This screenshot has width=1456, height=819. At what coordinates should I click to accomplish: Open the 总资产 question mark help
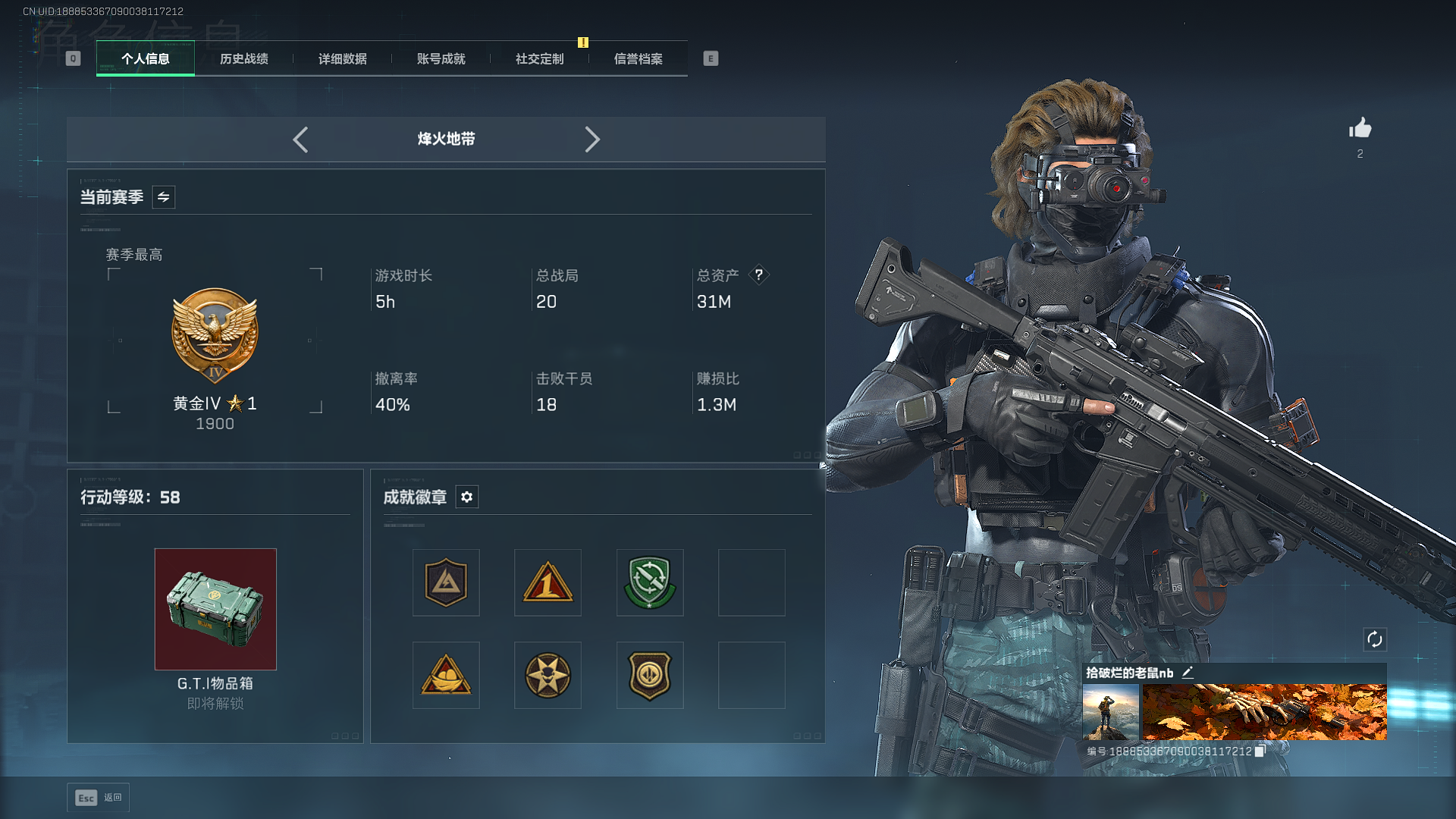click(758, 275)
